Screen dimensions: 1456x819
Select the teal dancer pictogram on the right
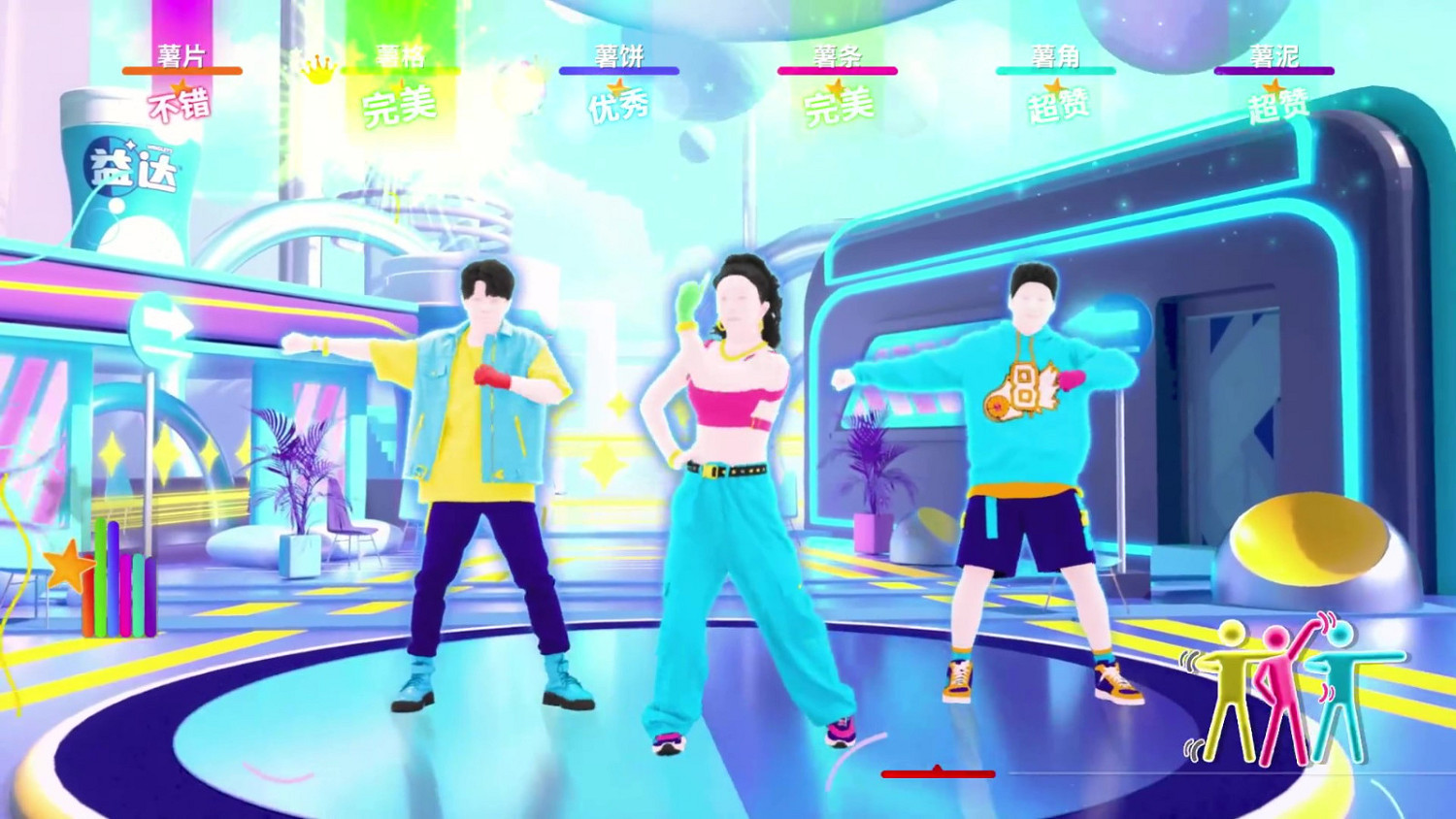(x=1342, y=689)
